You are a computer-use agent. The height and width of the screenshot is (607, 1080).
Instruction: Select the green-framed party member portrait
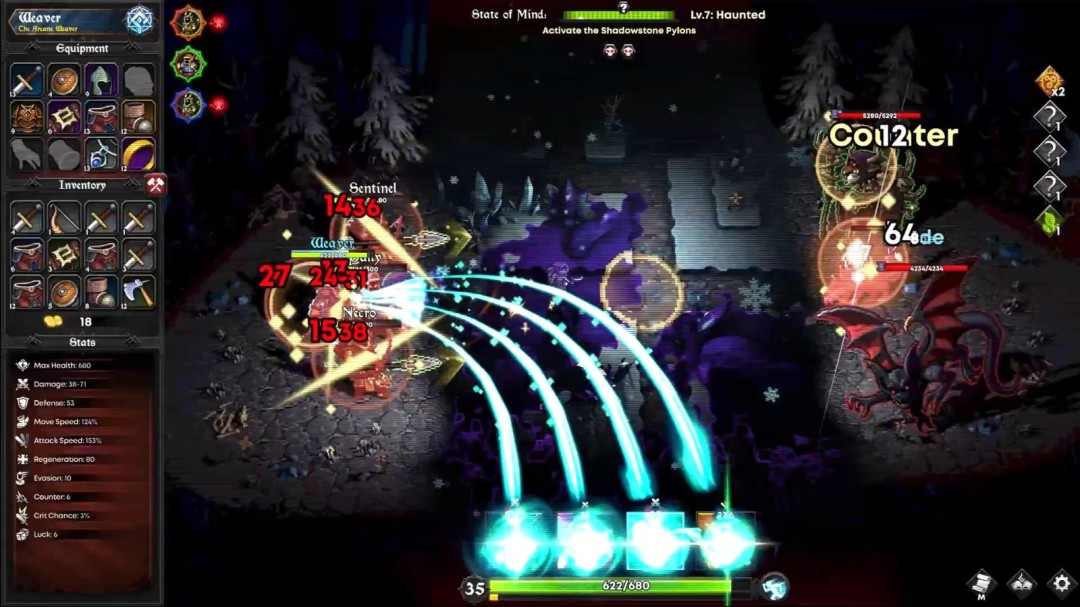pyautogui.click(x=188, y=64)
